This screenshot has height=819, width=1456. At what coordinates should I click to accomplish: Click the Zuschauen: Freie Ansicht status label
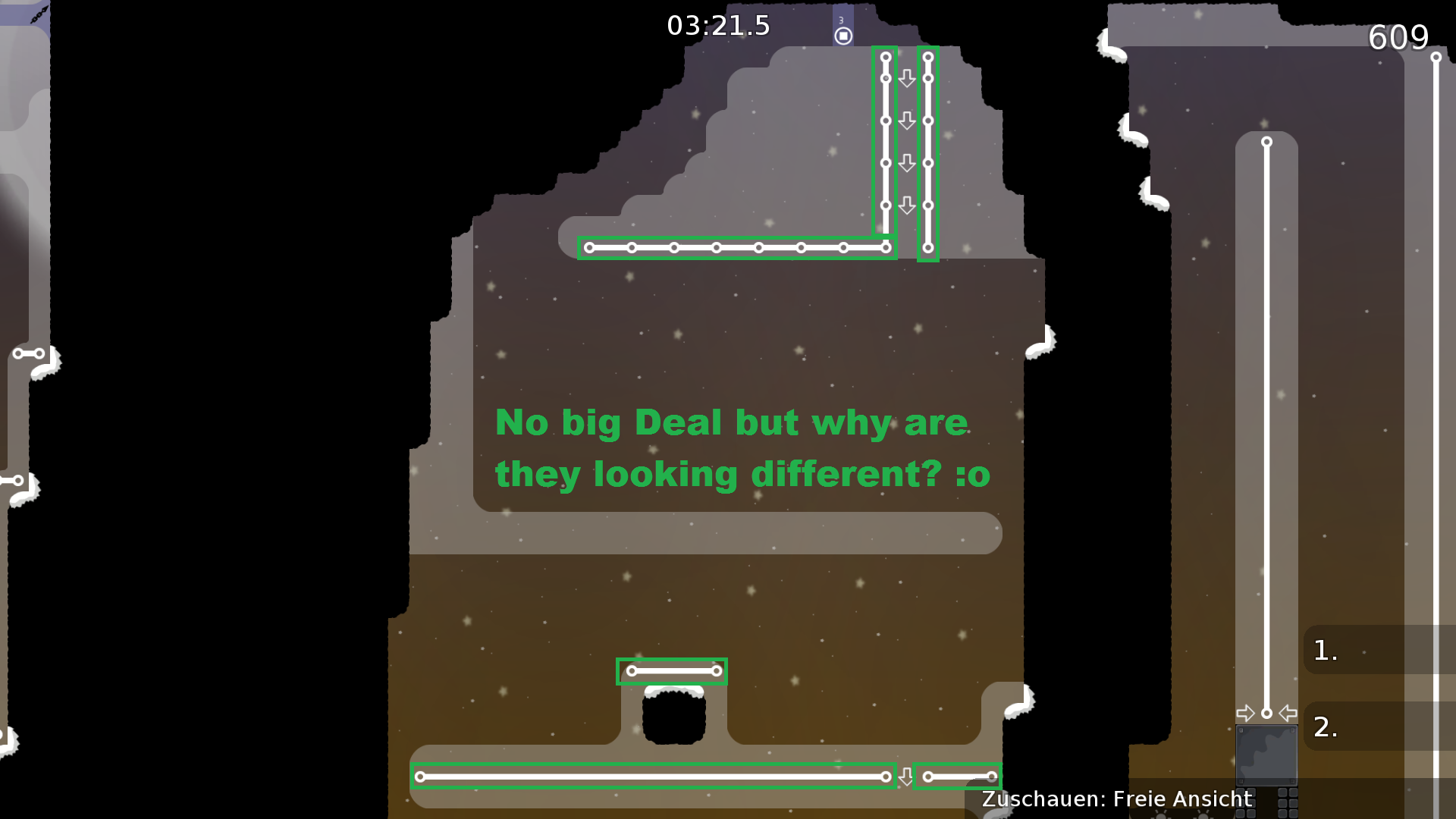[x=1116, y=799]
